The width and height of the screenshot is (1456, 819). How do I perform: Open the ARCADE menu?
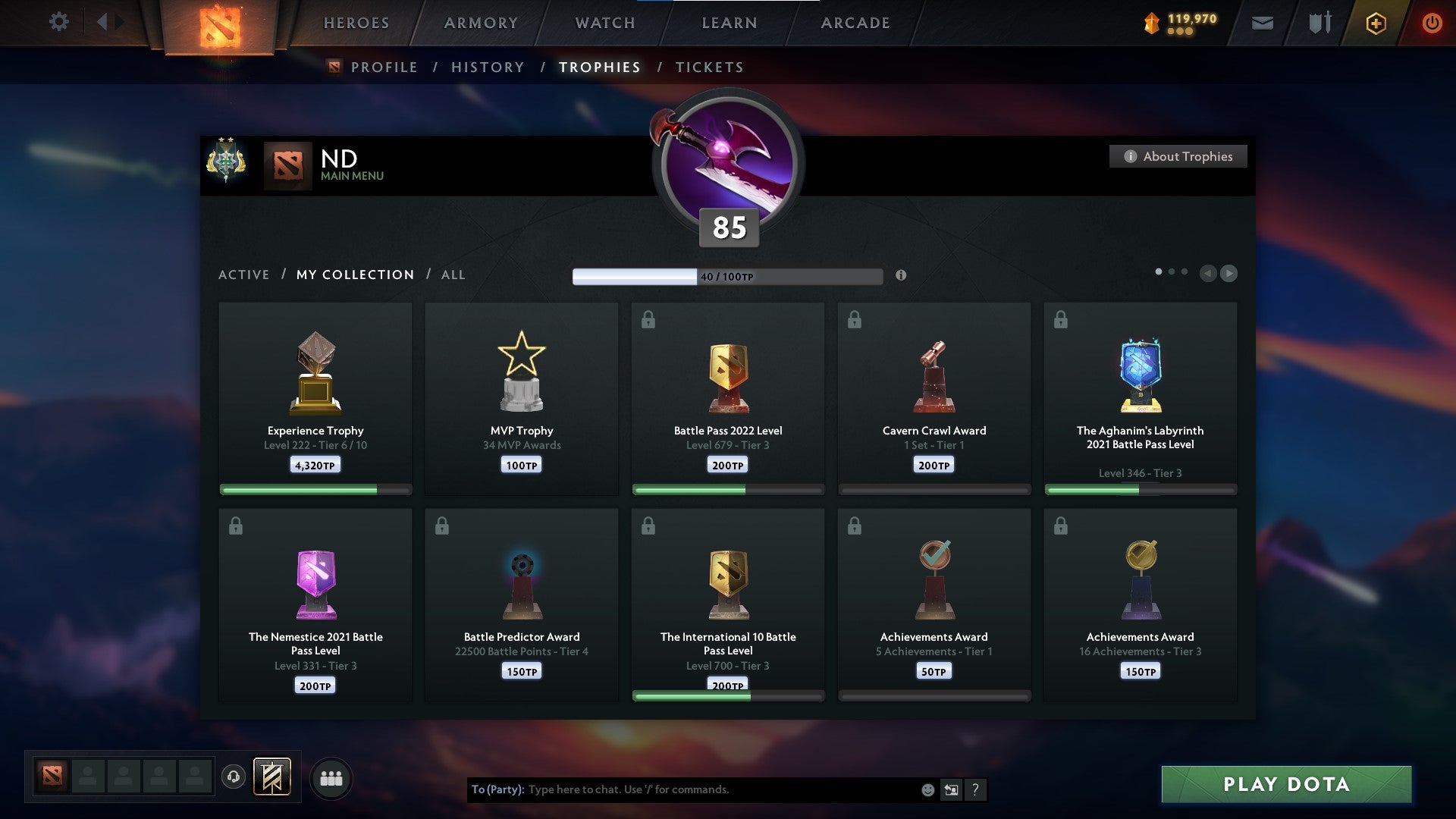pos(855,23)
